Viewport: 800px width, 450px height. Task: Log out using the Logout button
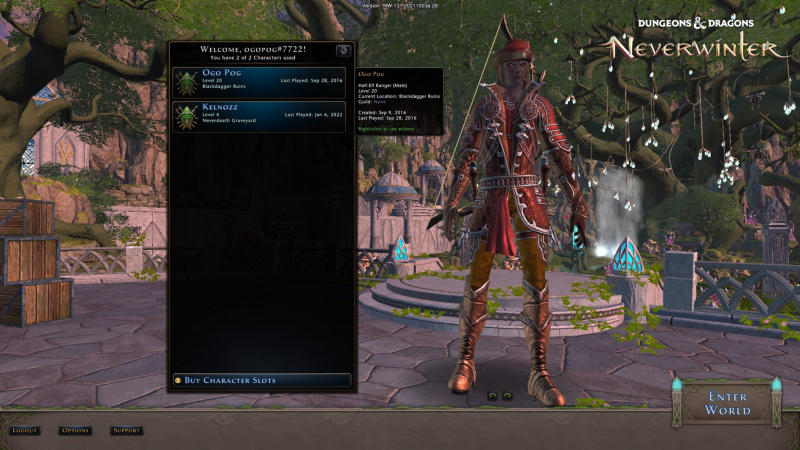point(24,431)
